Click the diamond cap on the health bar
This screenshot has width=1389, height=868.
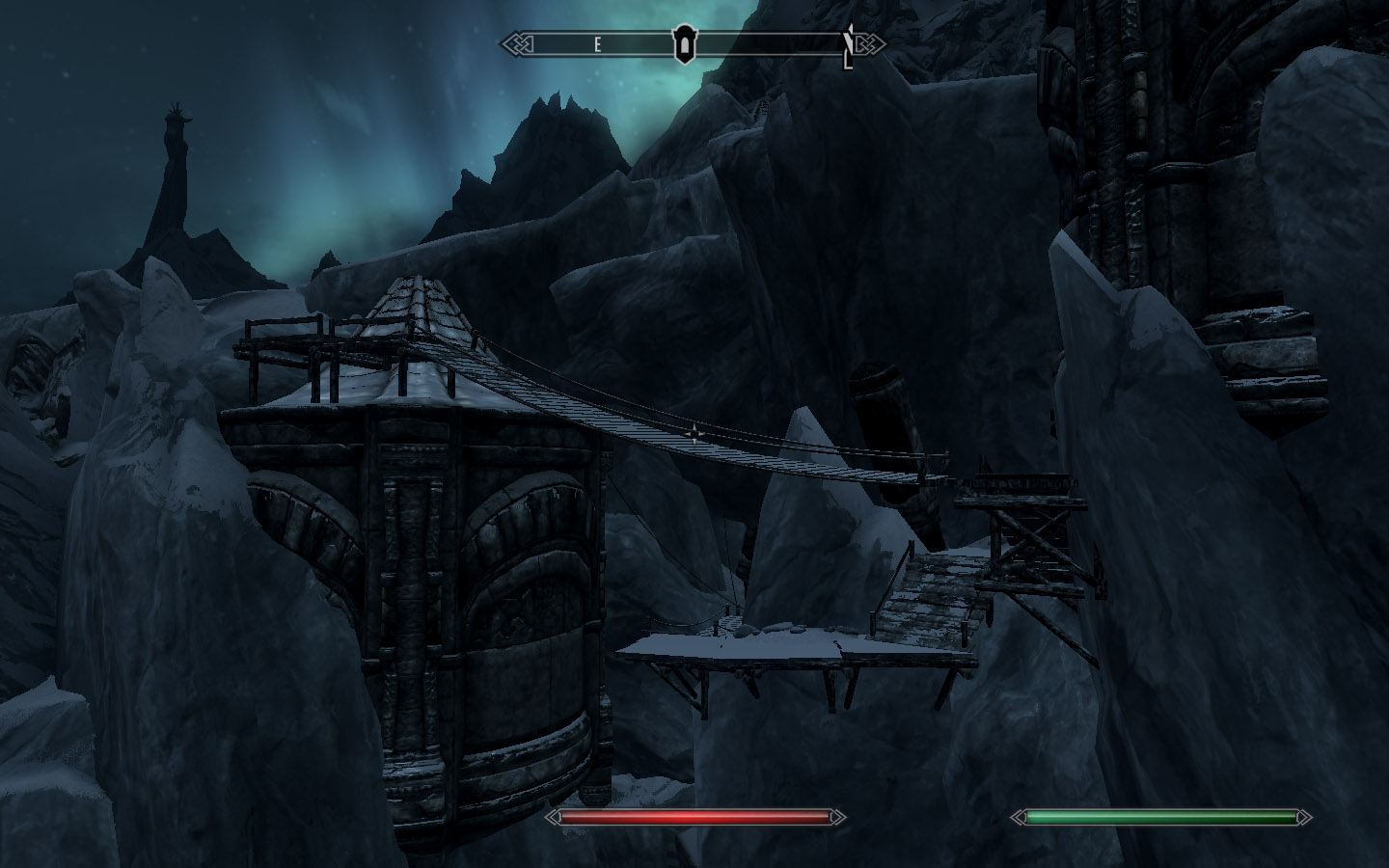coord(553,818)
